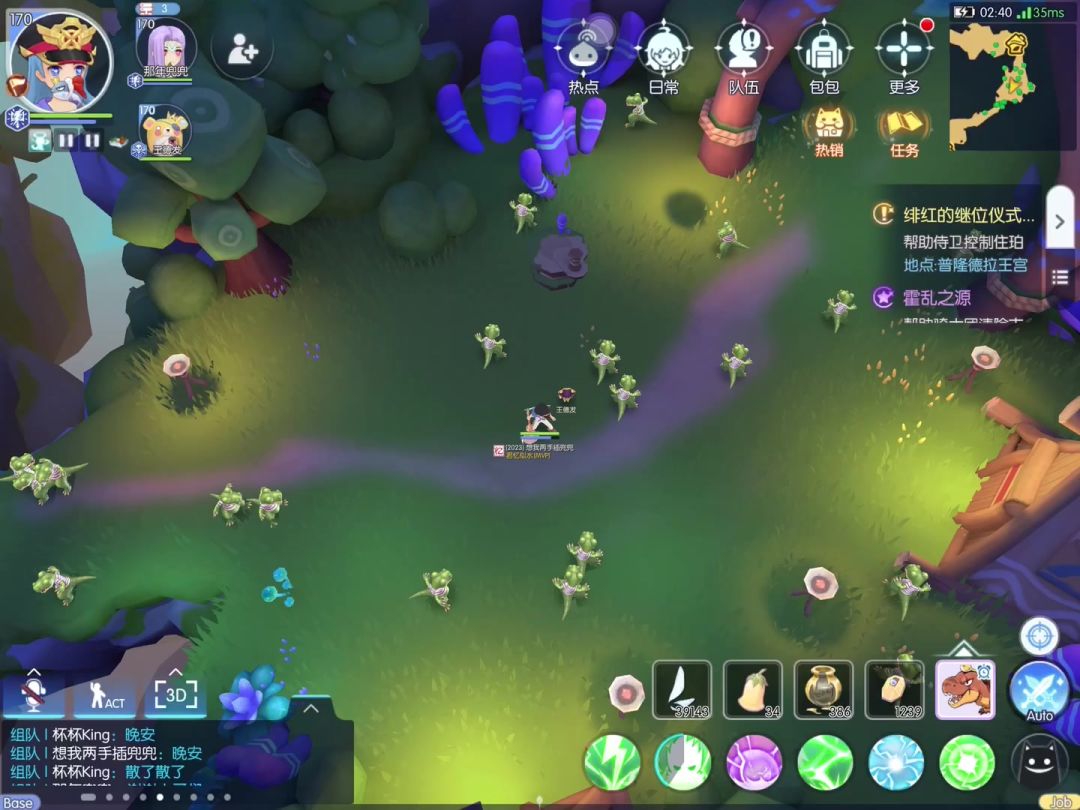
Task: Click the add team member icon
Action: (x=241, y=48)
